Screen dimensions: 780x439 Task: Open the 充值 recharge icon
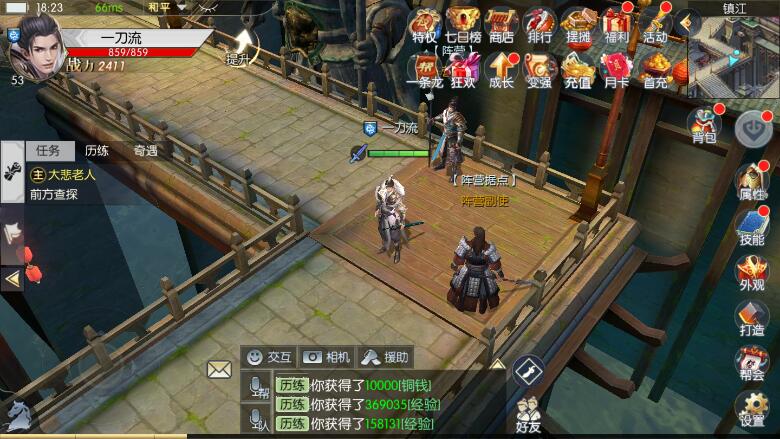578,70
